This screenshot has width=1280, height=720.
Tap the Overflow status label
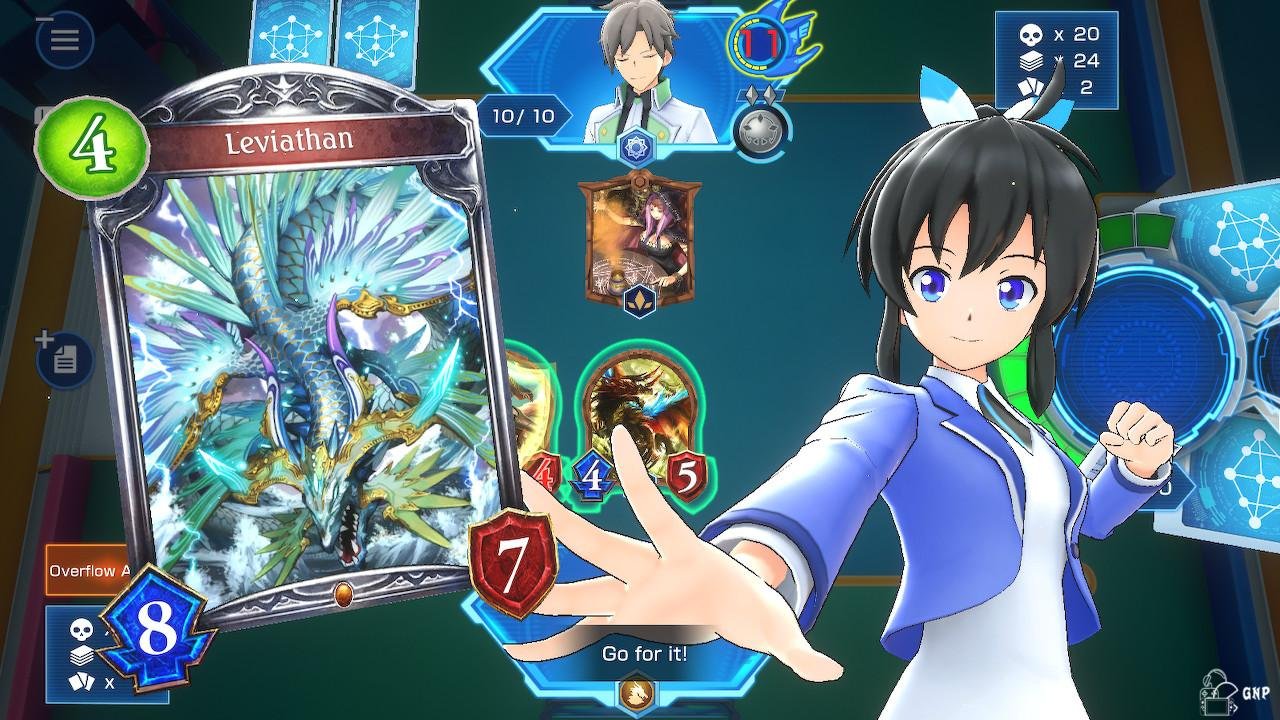tap(88, 571)
